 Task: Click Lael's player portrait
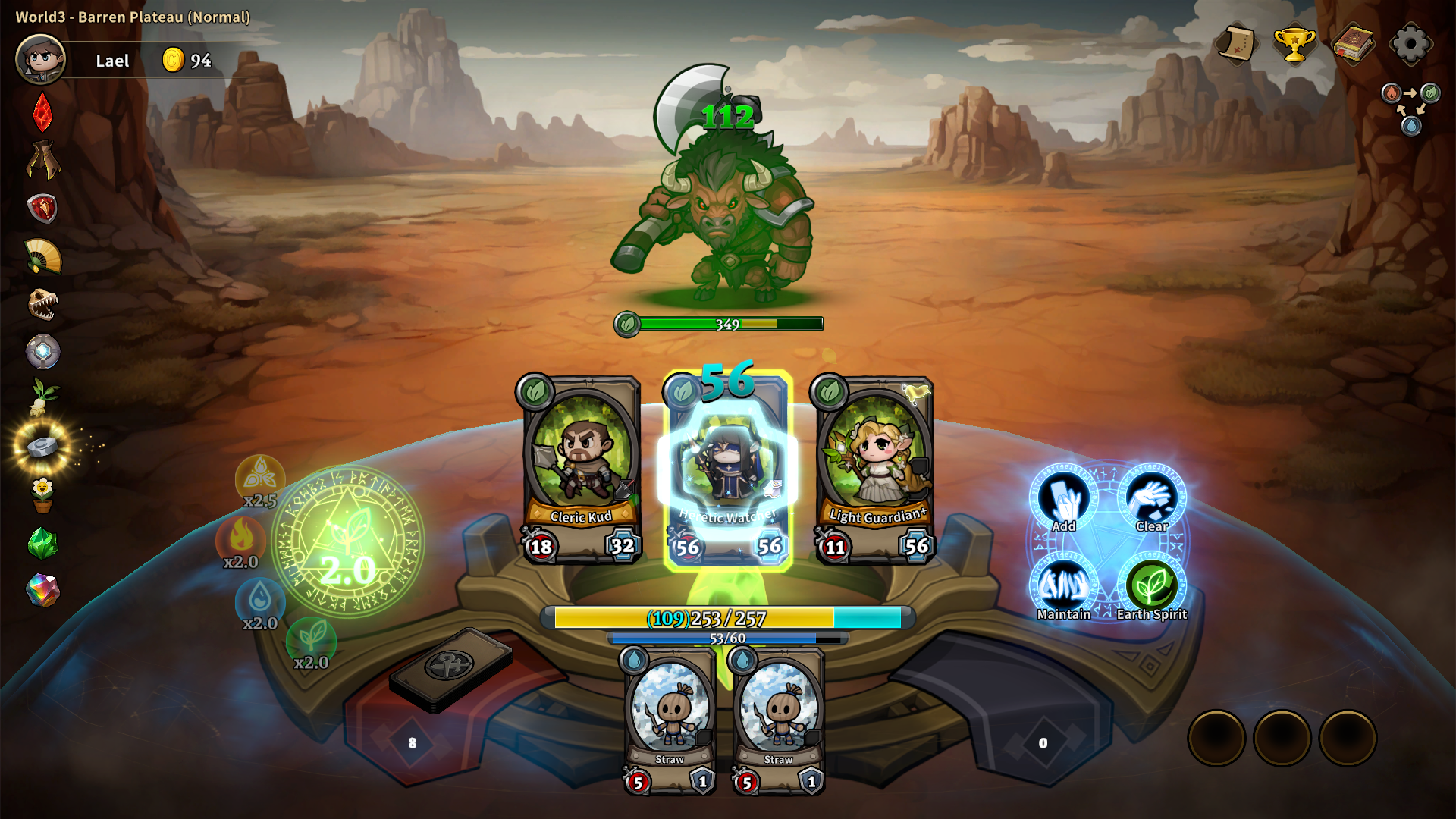pos(41,60)
